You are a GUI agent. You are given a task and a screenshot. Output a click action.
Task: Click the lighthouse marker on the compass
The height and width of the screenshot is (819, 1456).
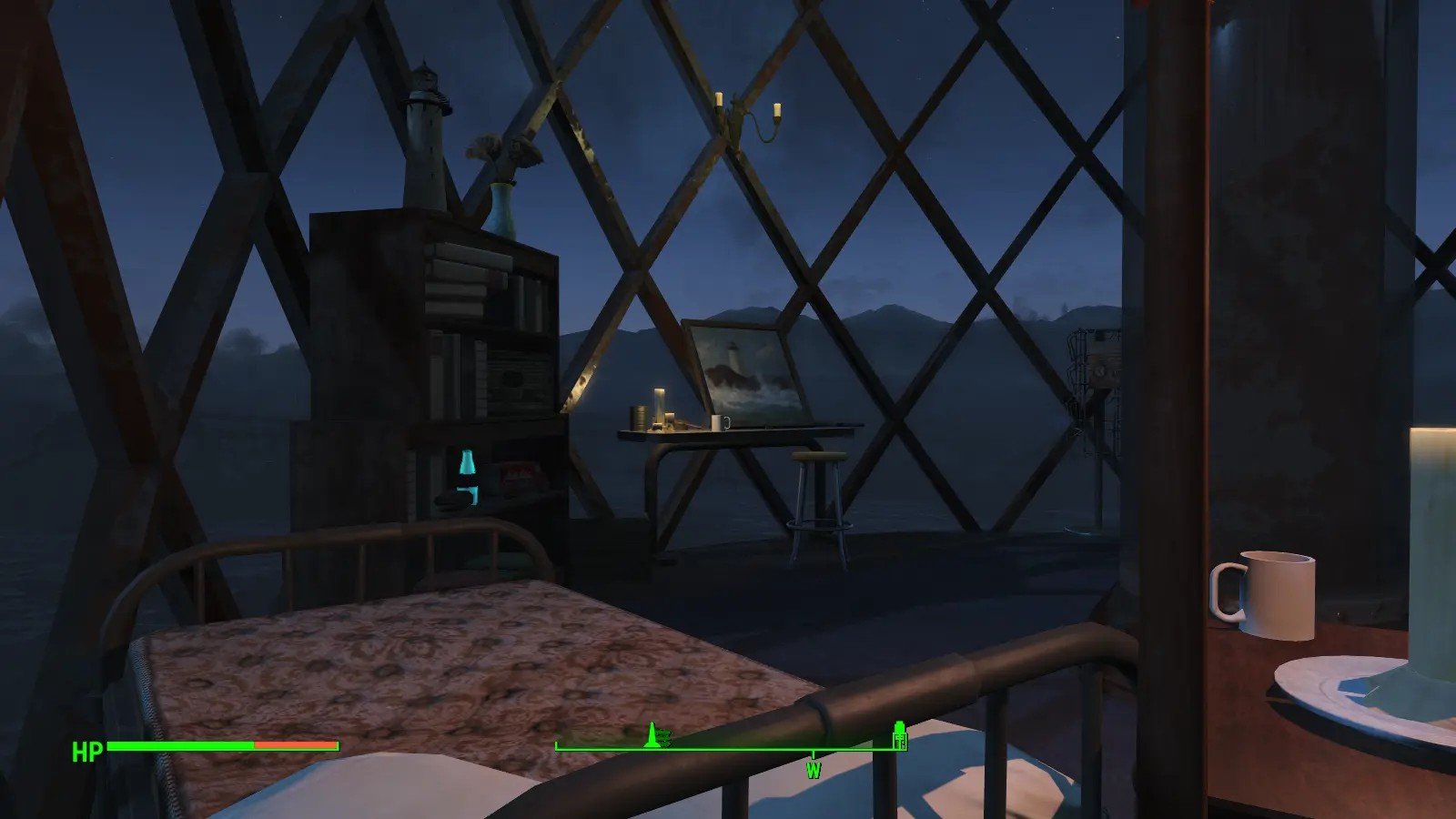652,734
